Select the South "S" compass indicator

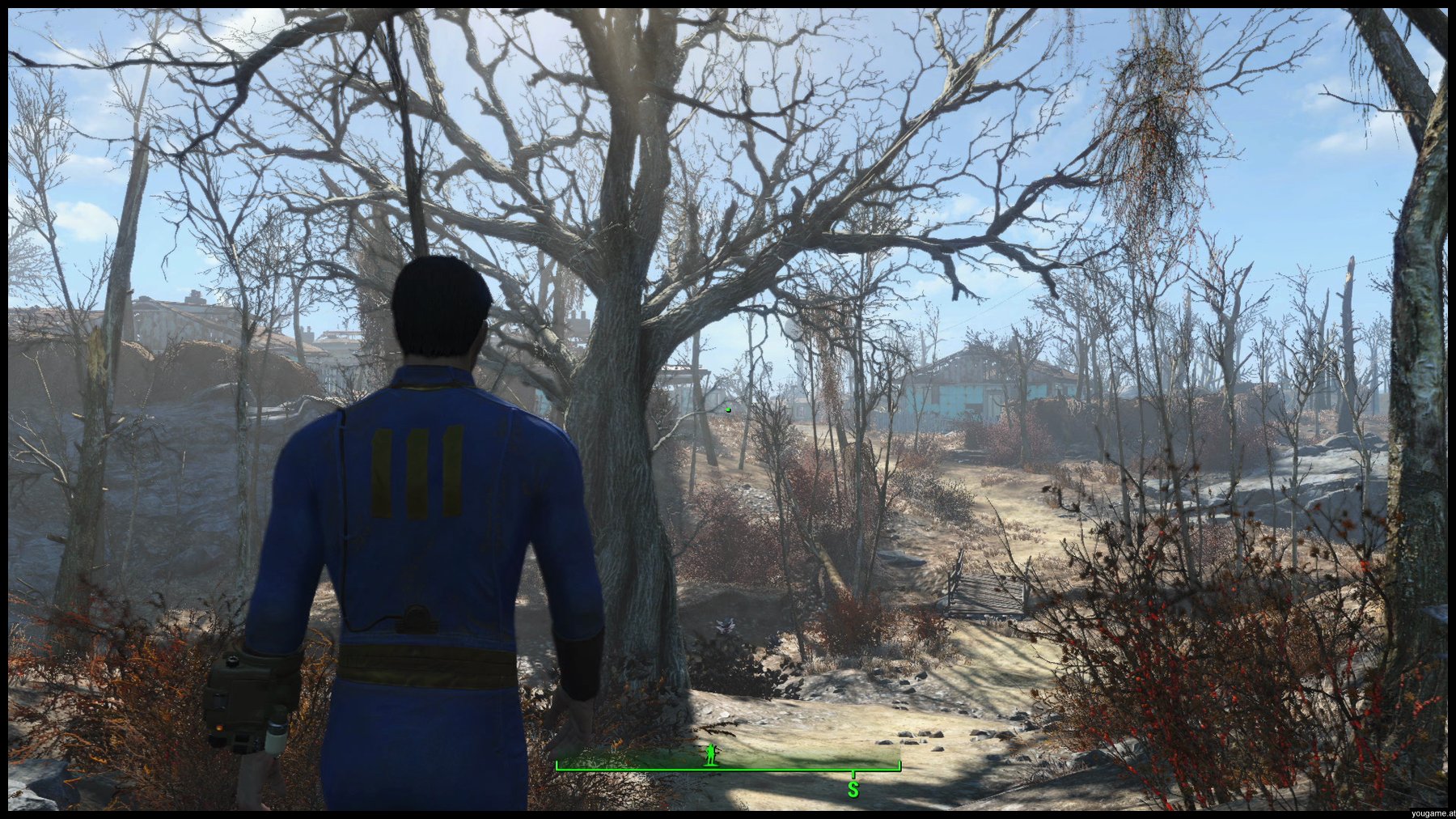click(853, 789)
